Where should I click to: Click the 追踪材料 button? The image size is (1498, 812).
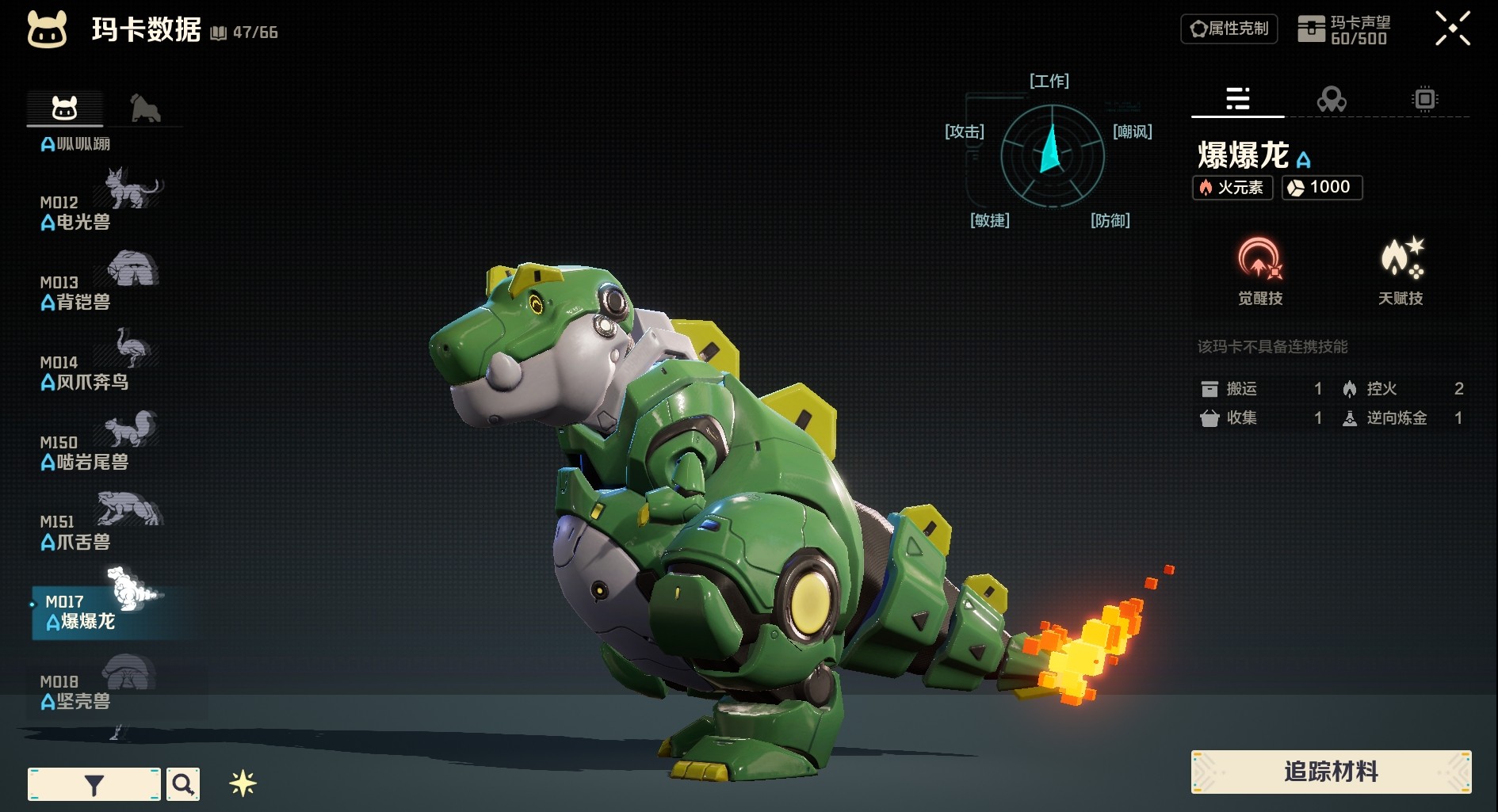pos(1331,772)
